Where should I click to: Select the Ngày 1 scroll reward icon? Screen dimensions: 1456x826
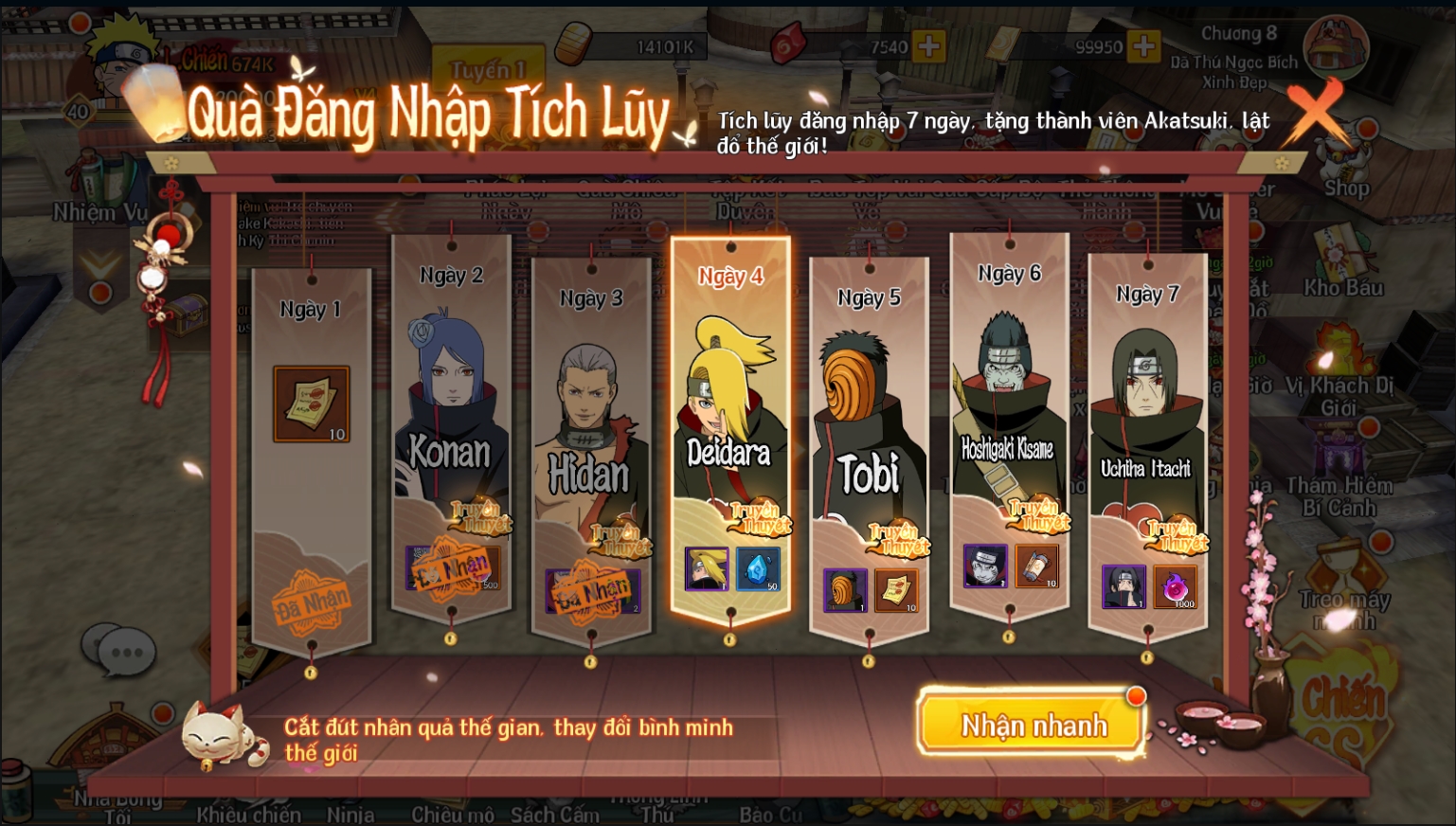312,404
